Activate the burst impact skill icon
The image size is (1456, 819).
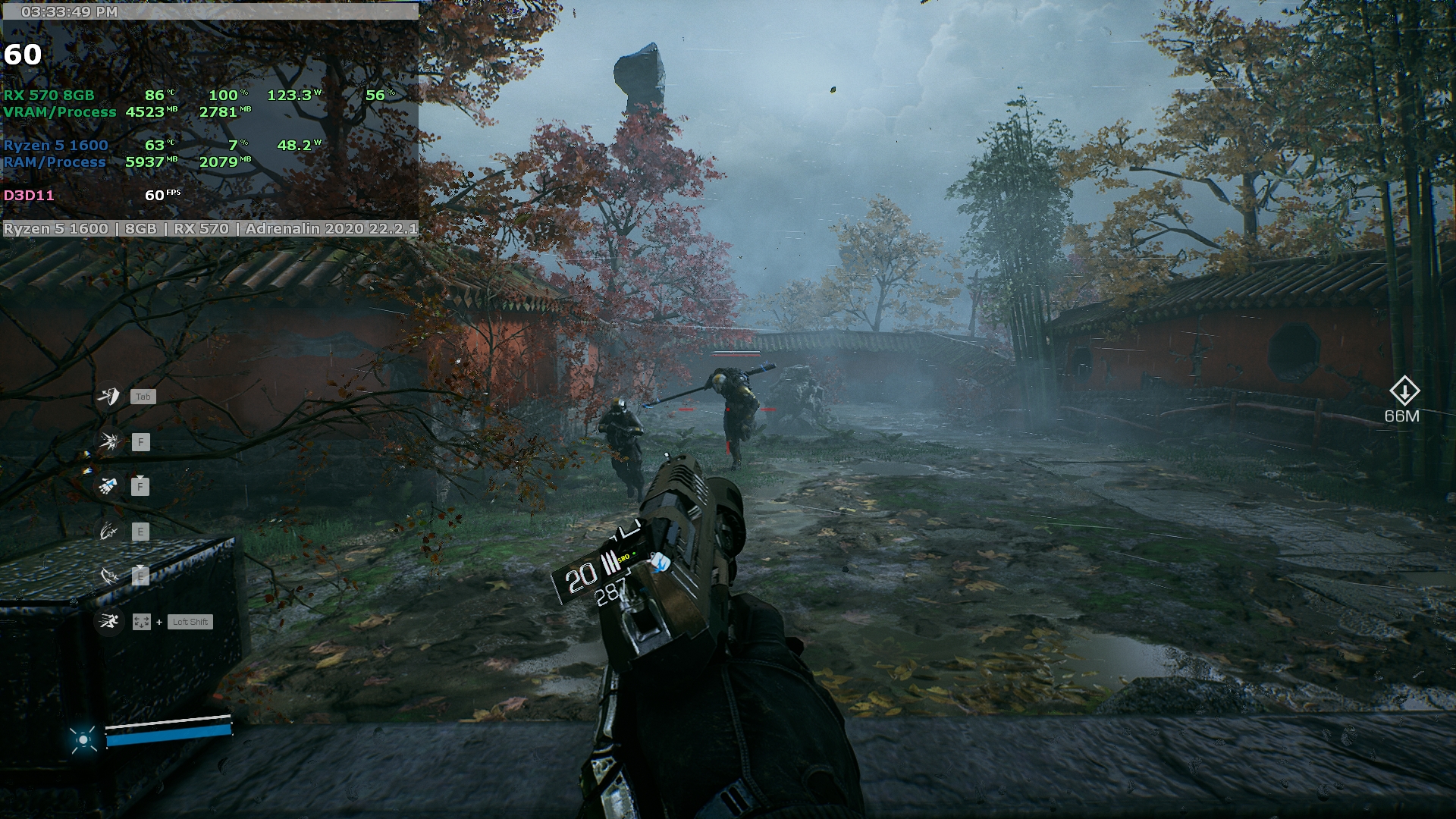(108, 441)
